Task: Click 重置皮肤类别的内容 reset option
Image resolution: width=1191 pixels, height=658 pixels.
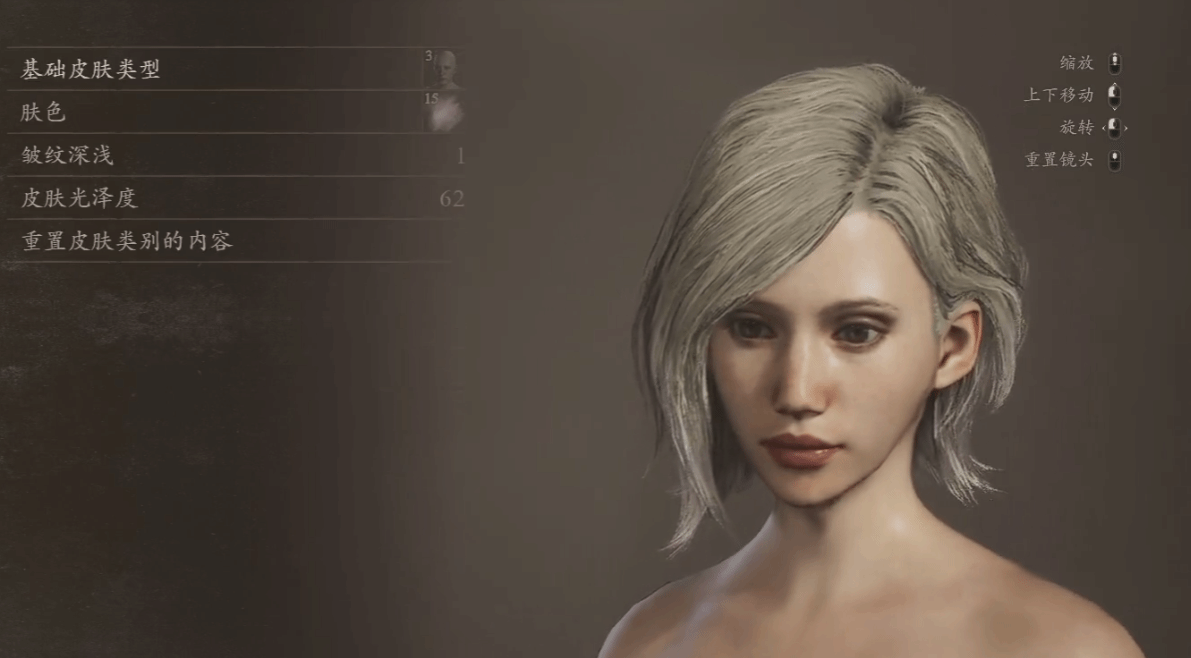Action: coord(127,242)
